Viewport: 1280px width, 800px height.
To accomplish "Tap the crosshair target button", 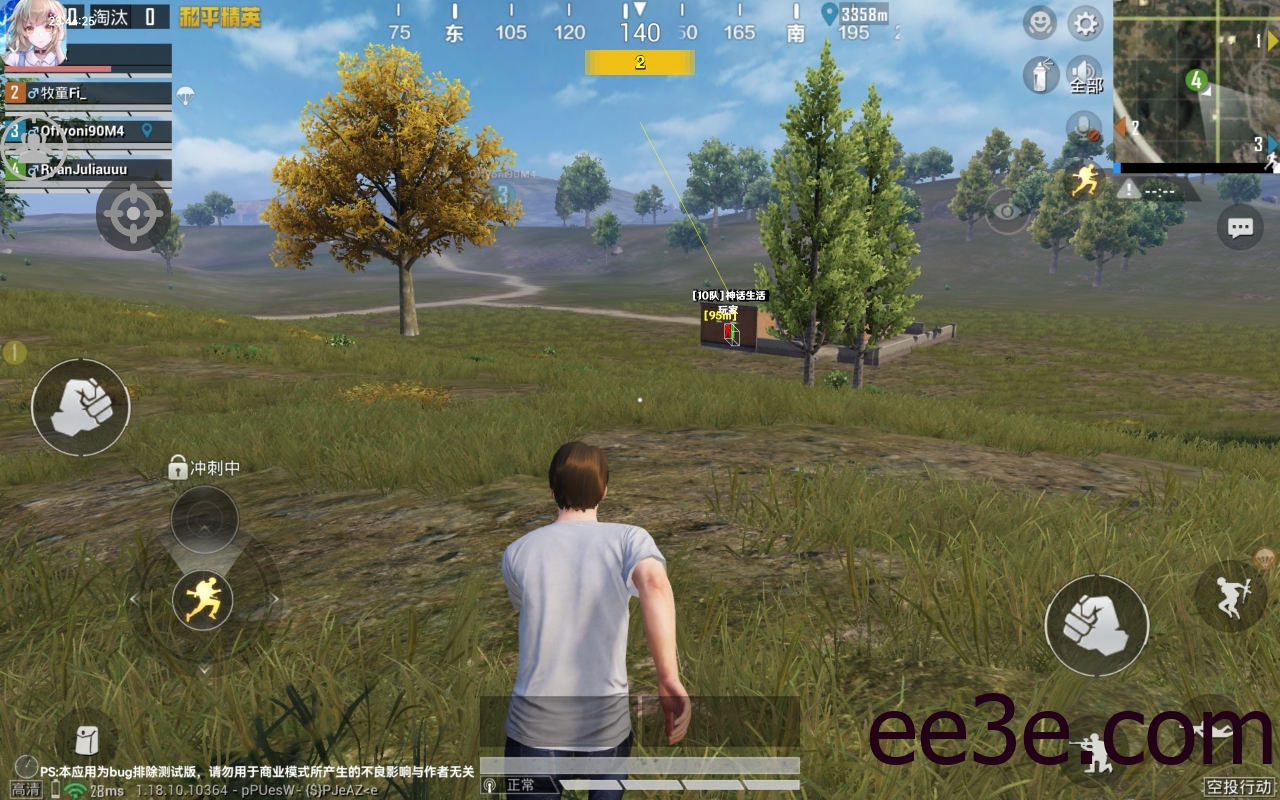I will pos(133,214).
